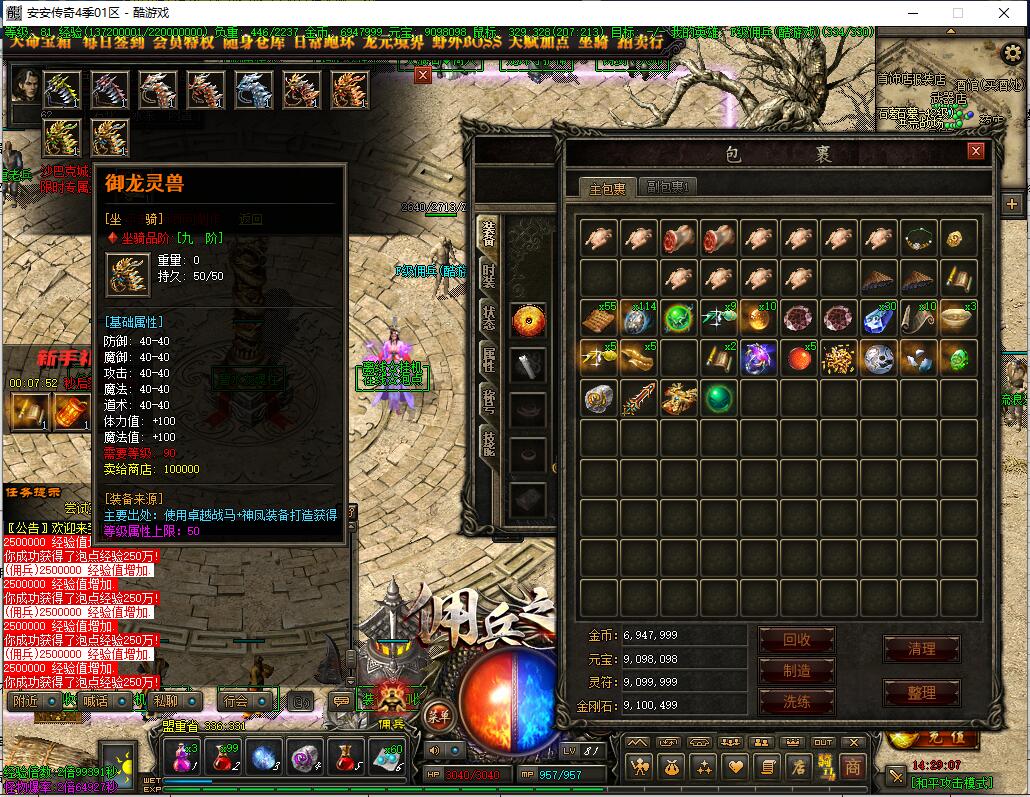Click the 回收 recycle button

(797, 639)
